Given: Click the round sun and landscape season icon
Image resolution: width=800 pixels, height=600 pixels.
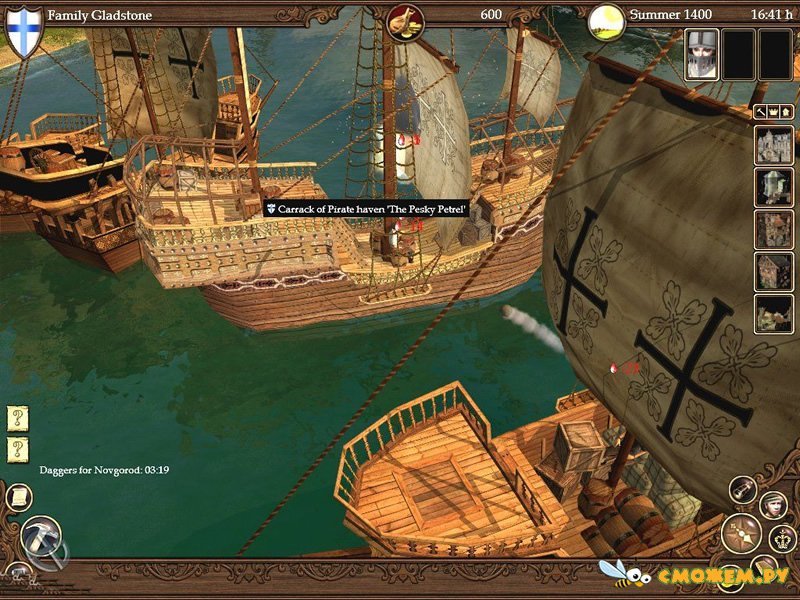Looking at the screenshot, I should [606, 19].
